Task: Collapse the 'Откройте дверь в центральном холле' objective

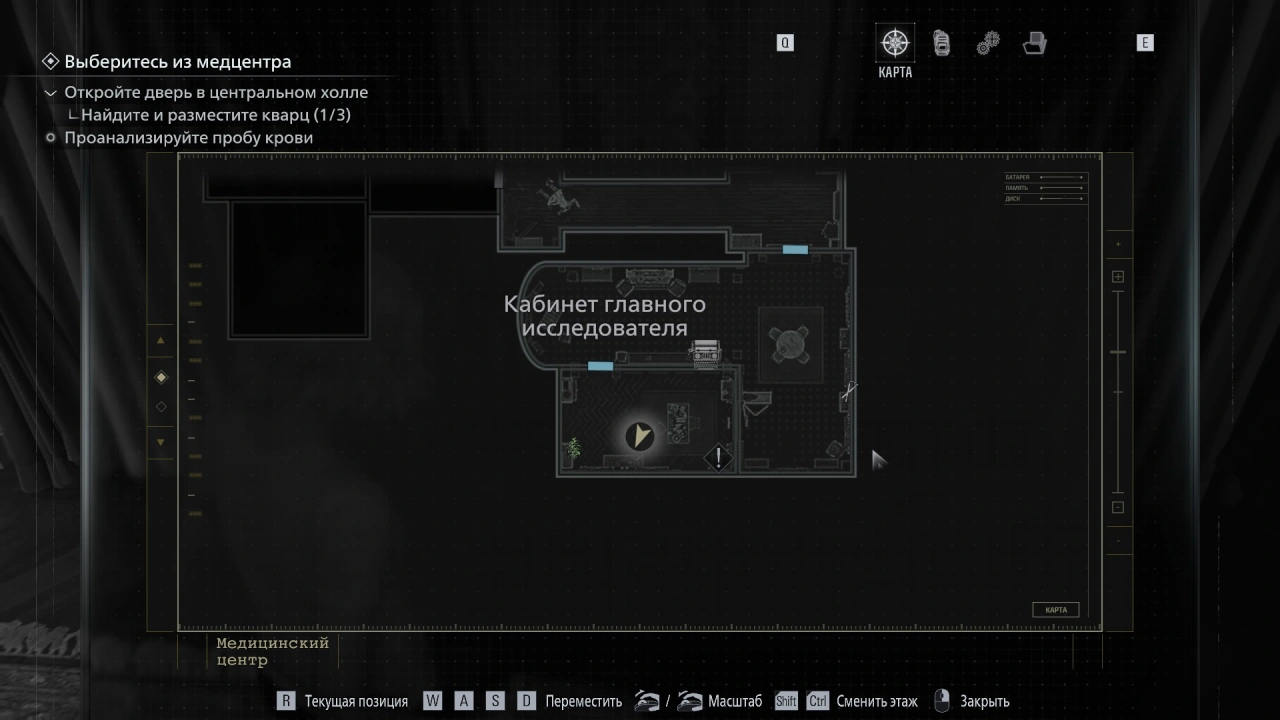Action: point(51,93)
